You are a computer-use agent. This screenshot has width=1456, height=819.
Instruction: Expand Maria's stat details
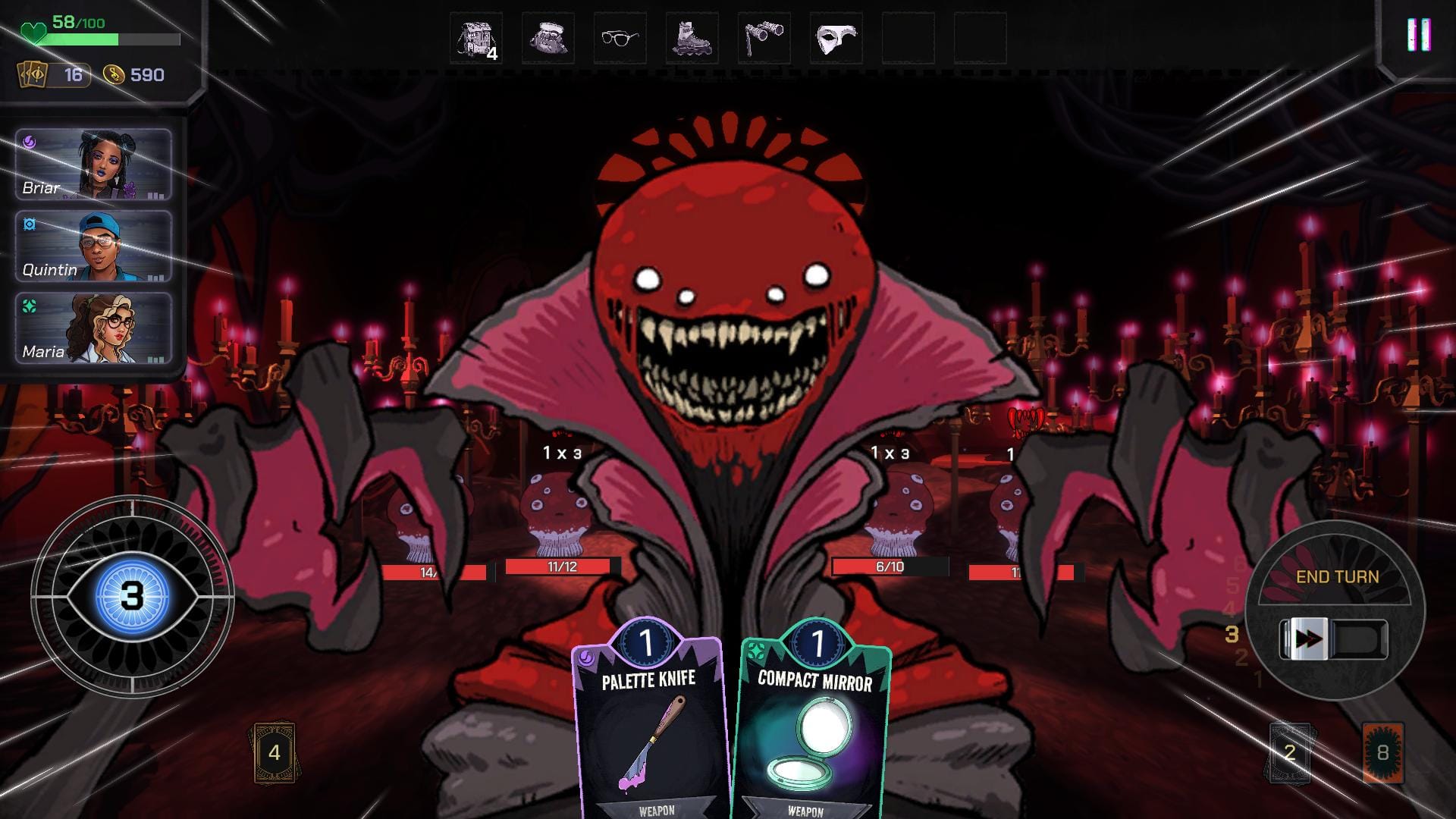click(155, 359)
